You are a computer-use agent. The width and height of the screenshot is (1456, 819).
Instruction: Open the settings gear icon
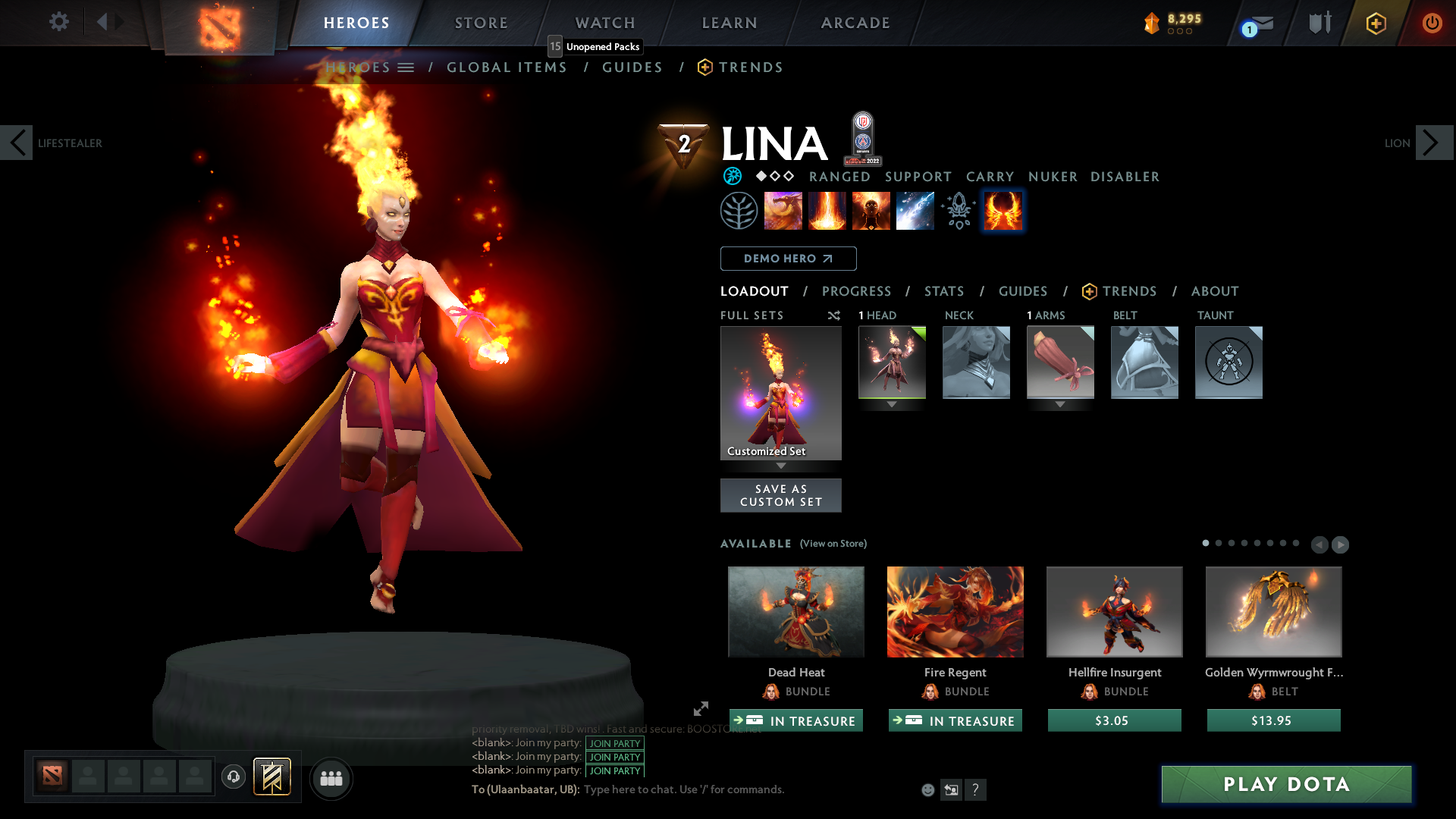click(58, 22)
